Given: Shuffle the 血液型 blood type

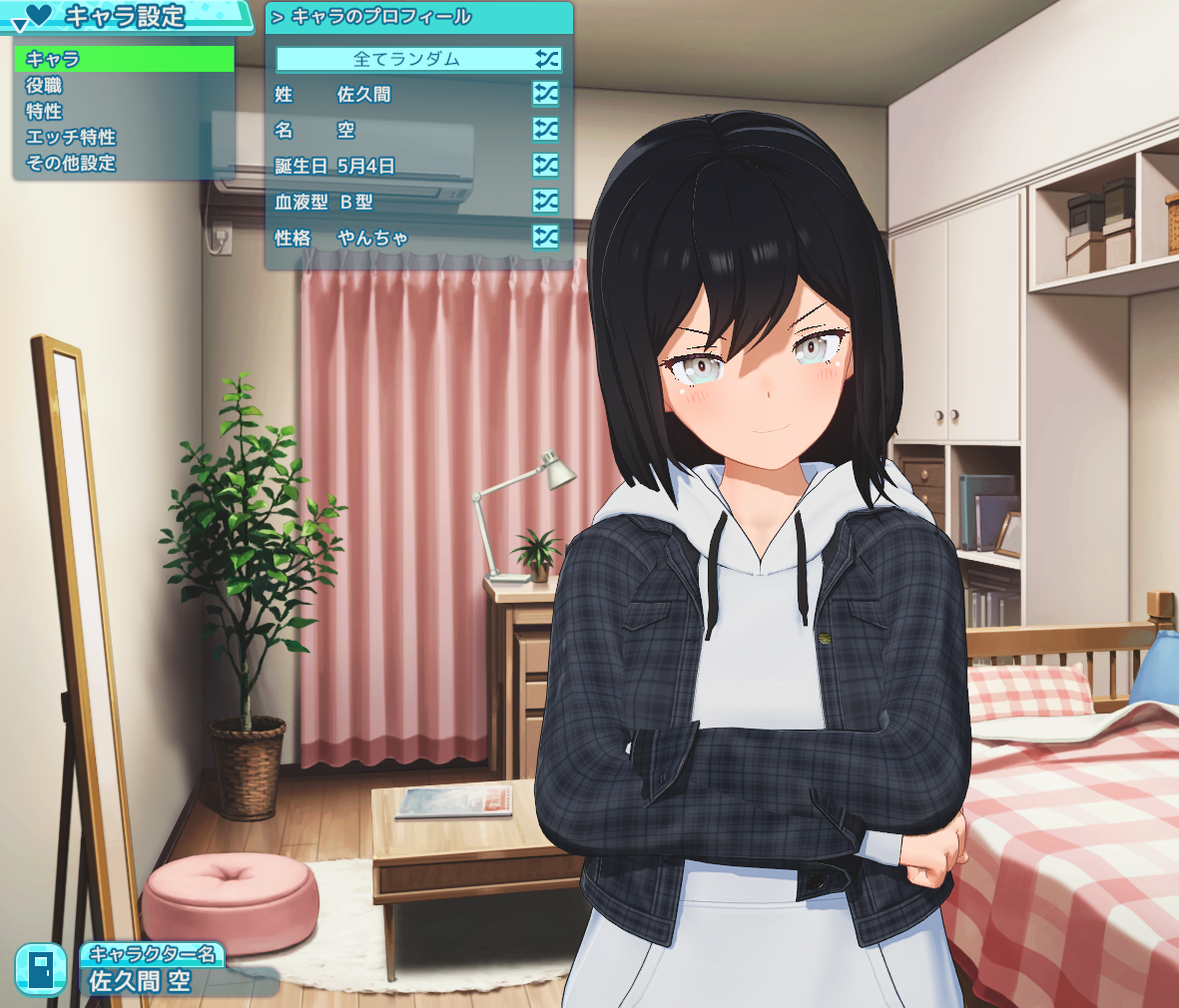Looking at the screenshot, I should 546,202.
